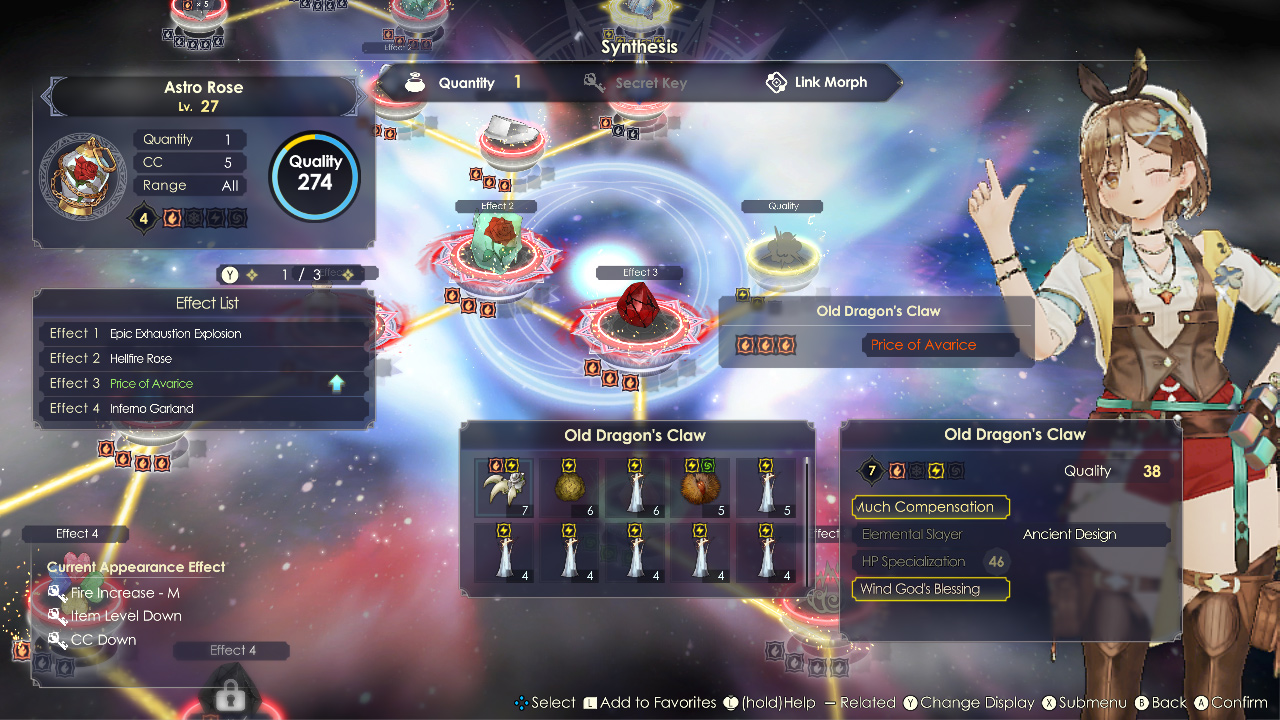The width and height of the screenshot is (1280, 720).
Task: Toggle the Much Compensation trait
Action: [930, 507]
